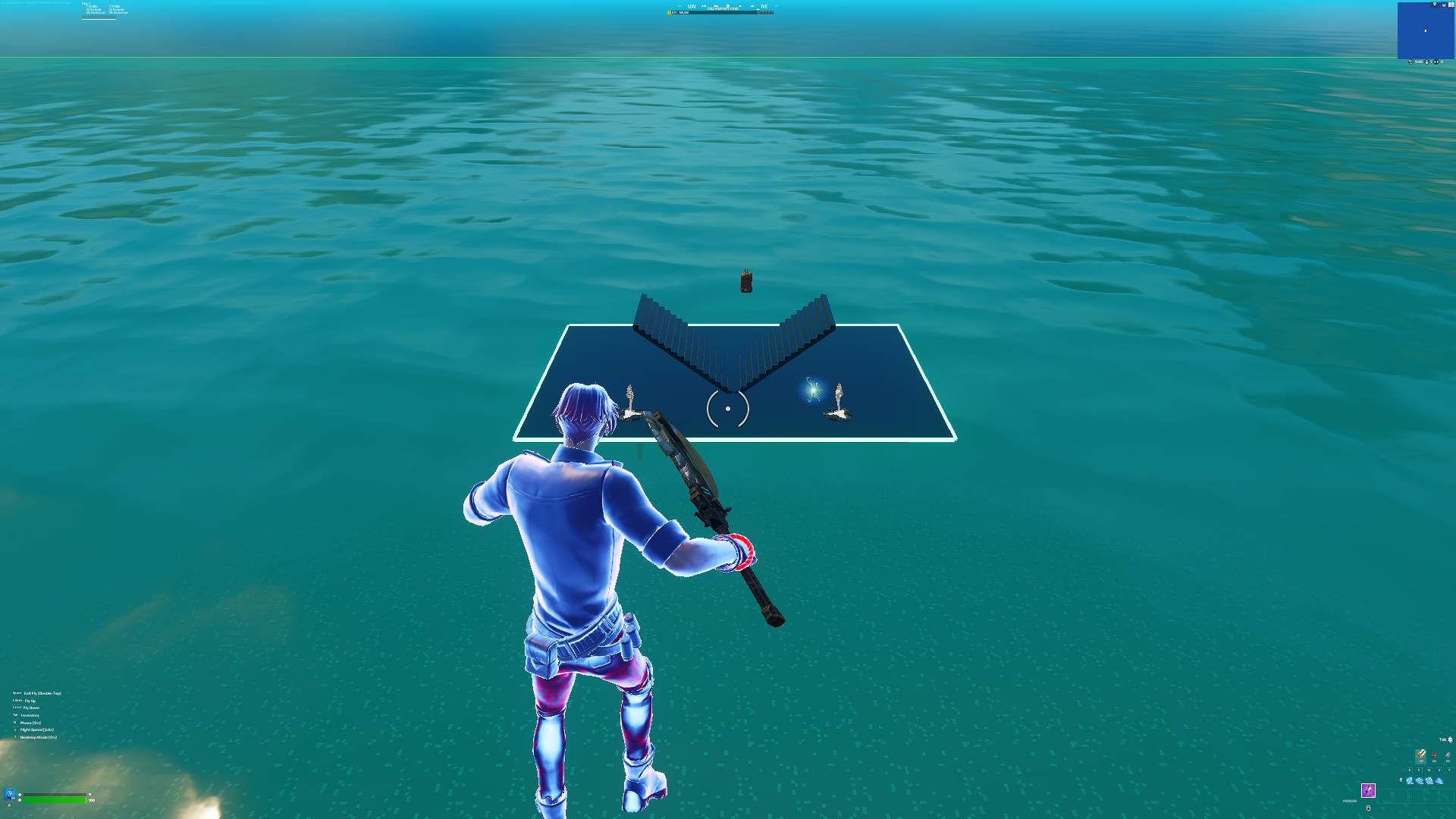Click the minimap in the top-right corner
Screen dimensions: 1456x819
(1426, 30)
